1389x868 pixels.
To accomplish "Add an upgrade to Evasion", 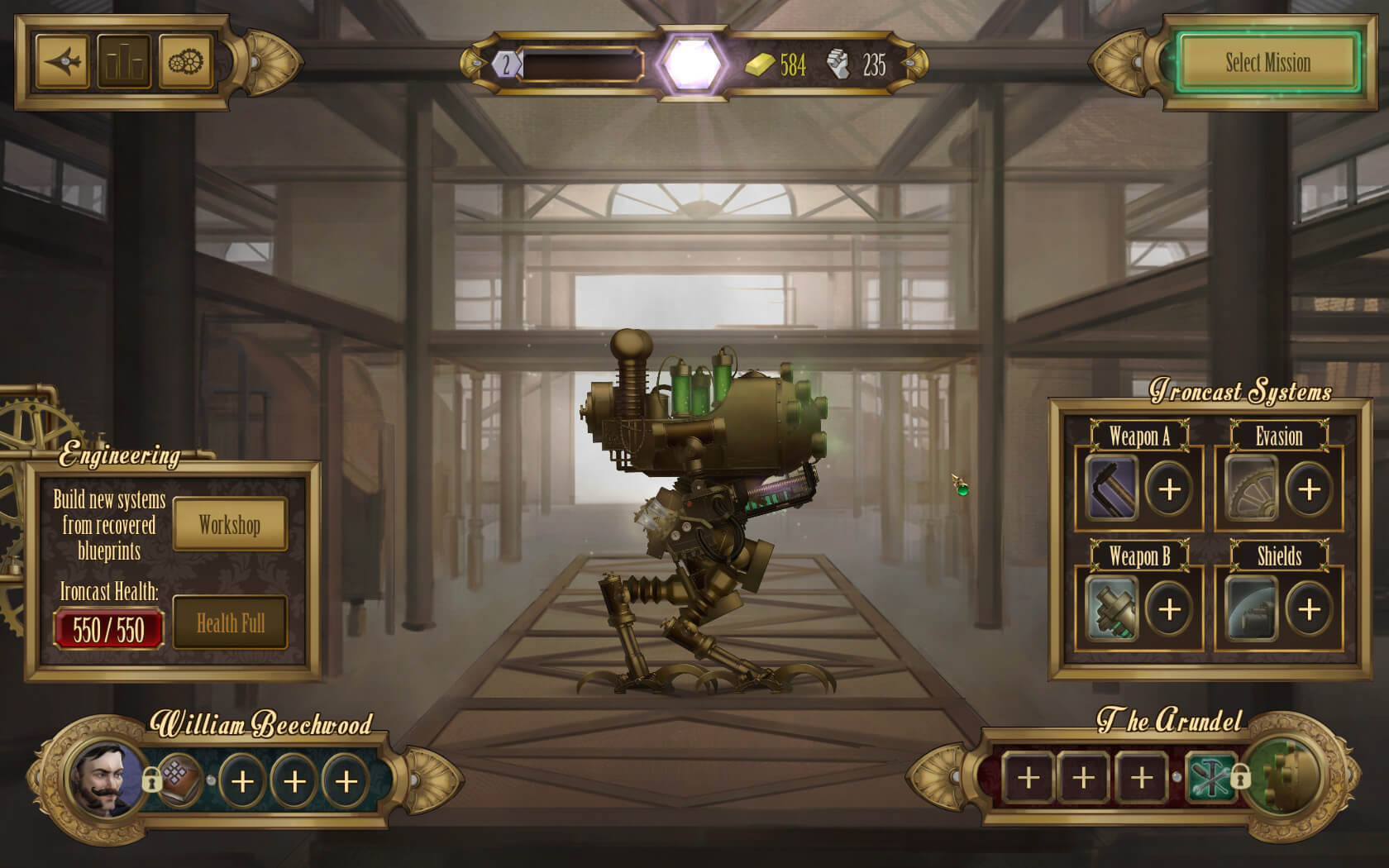I will pyautogui.click(x=1309, y=489).
